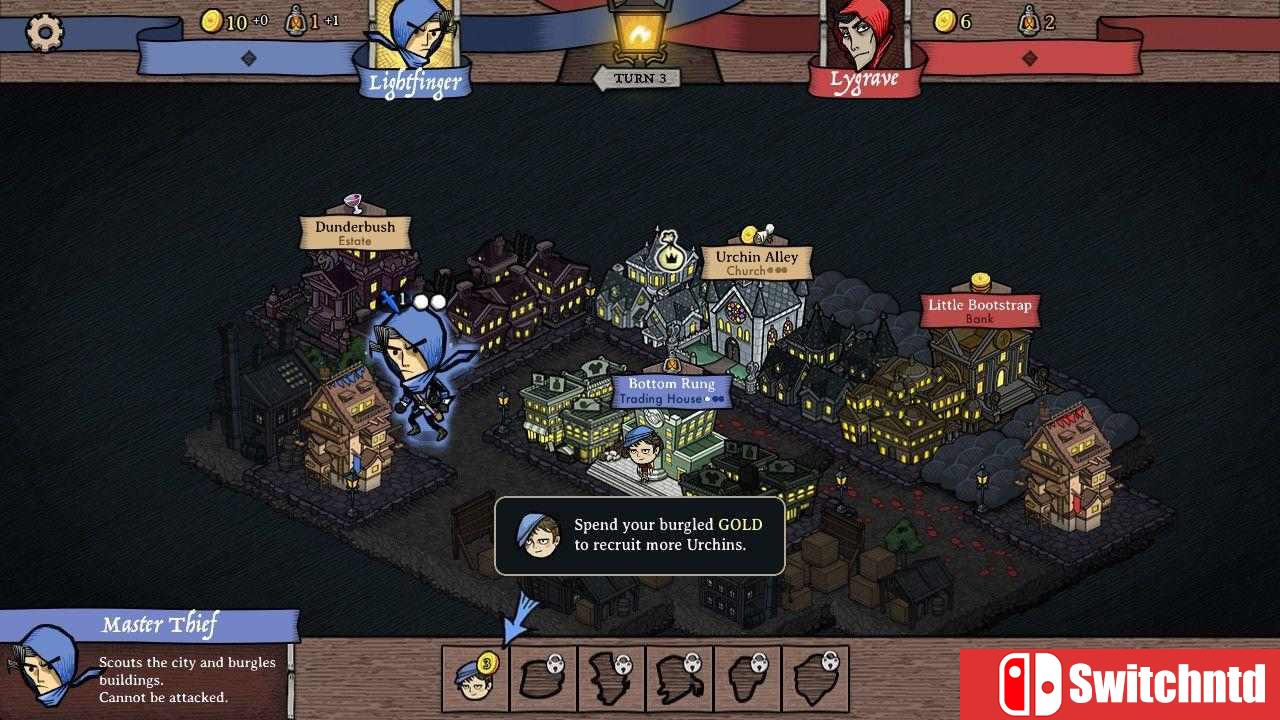Recruit an Urchin for 3 gold
Image resolution: width=1280 pixels, height=720 pixels.
474,677
